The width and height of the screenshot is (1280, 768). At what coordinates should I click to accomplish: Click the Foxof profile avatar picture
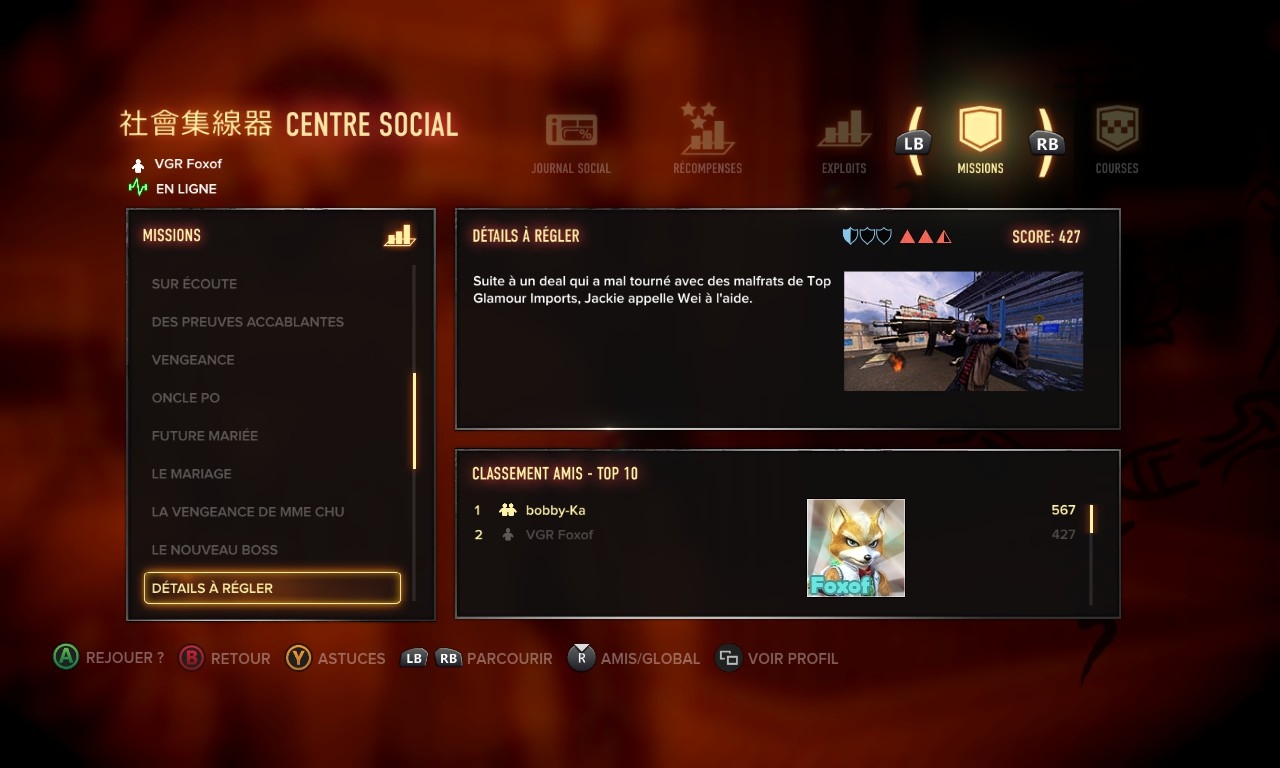[x=856, y=548]
